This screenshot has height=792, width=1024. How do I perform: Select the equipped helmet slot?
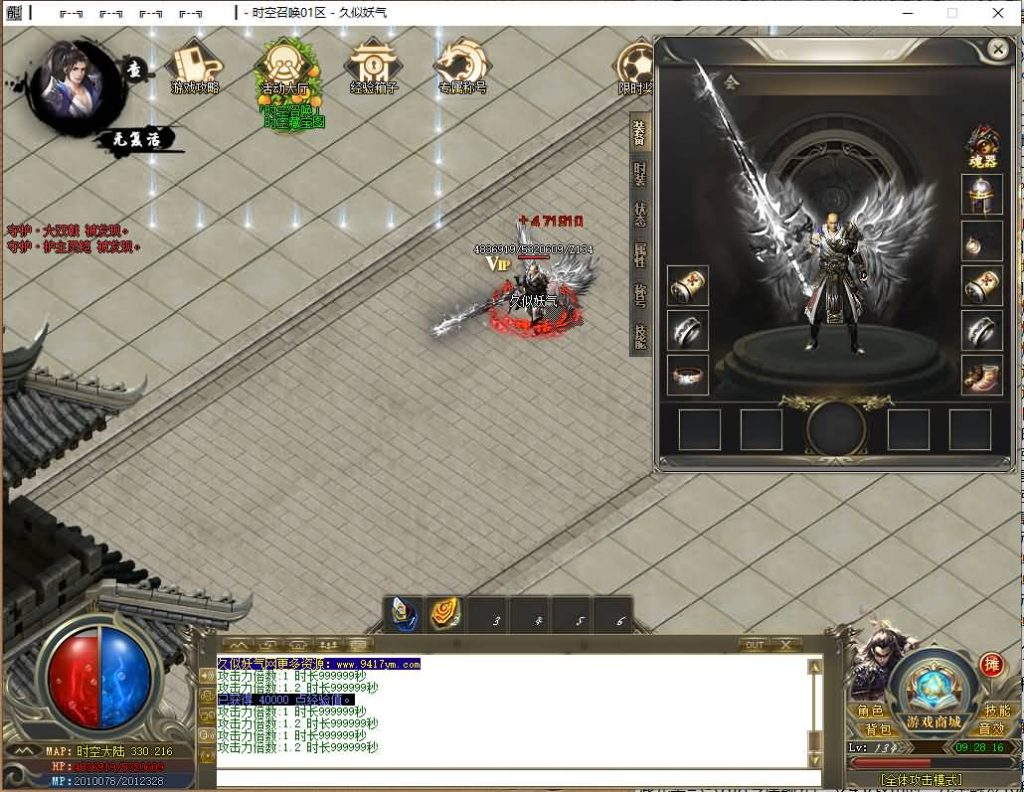[982, 194]
